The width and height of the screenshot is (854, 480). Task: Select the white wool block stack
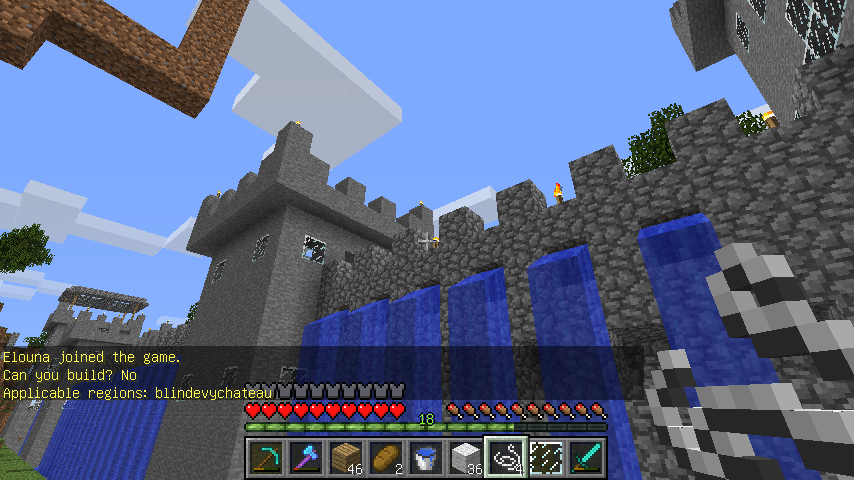pos(466,458)
